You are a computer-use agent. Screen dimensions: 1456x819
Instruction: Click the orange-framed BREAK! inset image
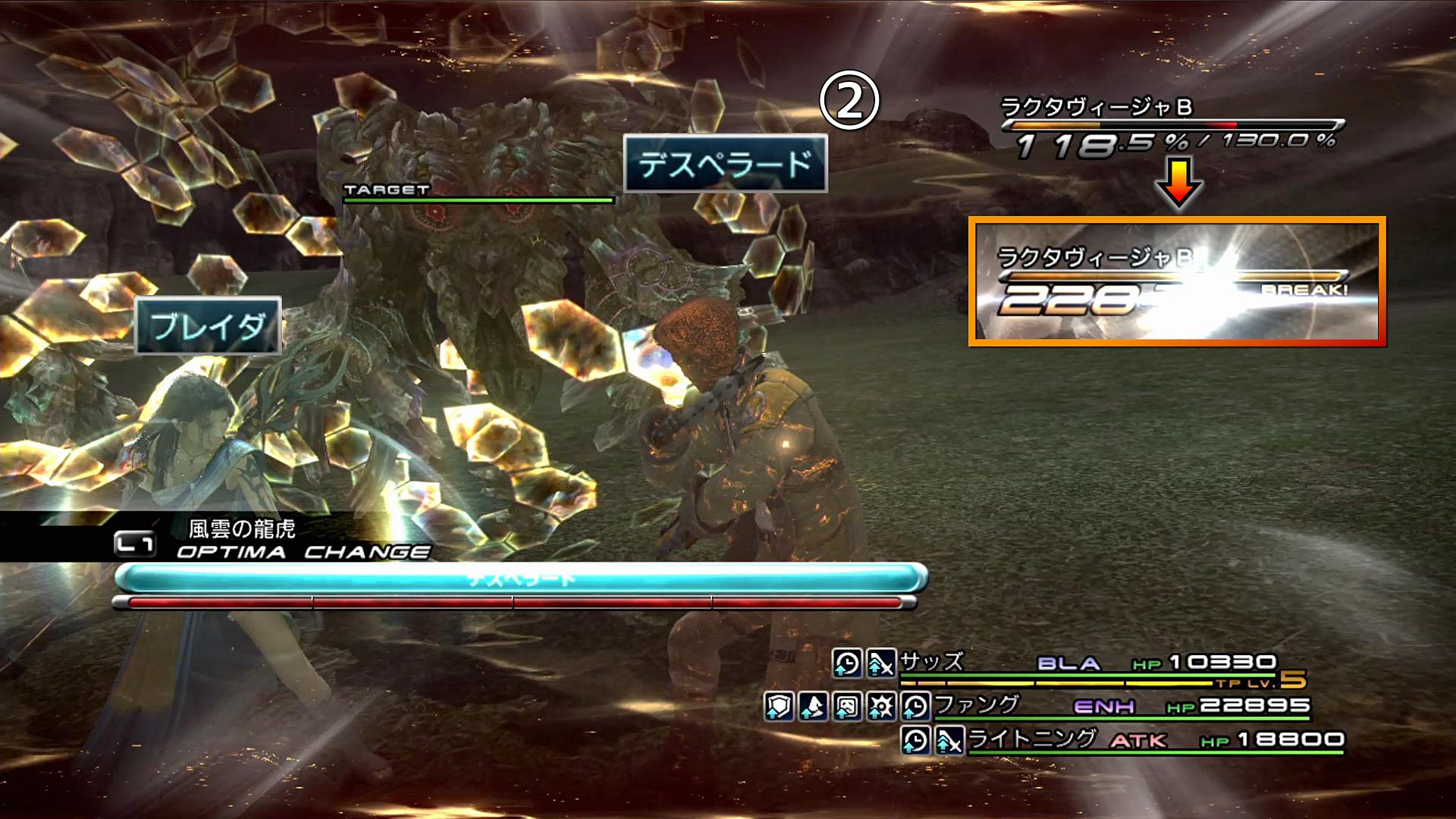(1177, 282)
